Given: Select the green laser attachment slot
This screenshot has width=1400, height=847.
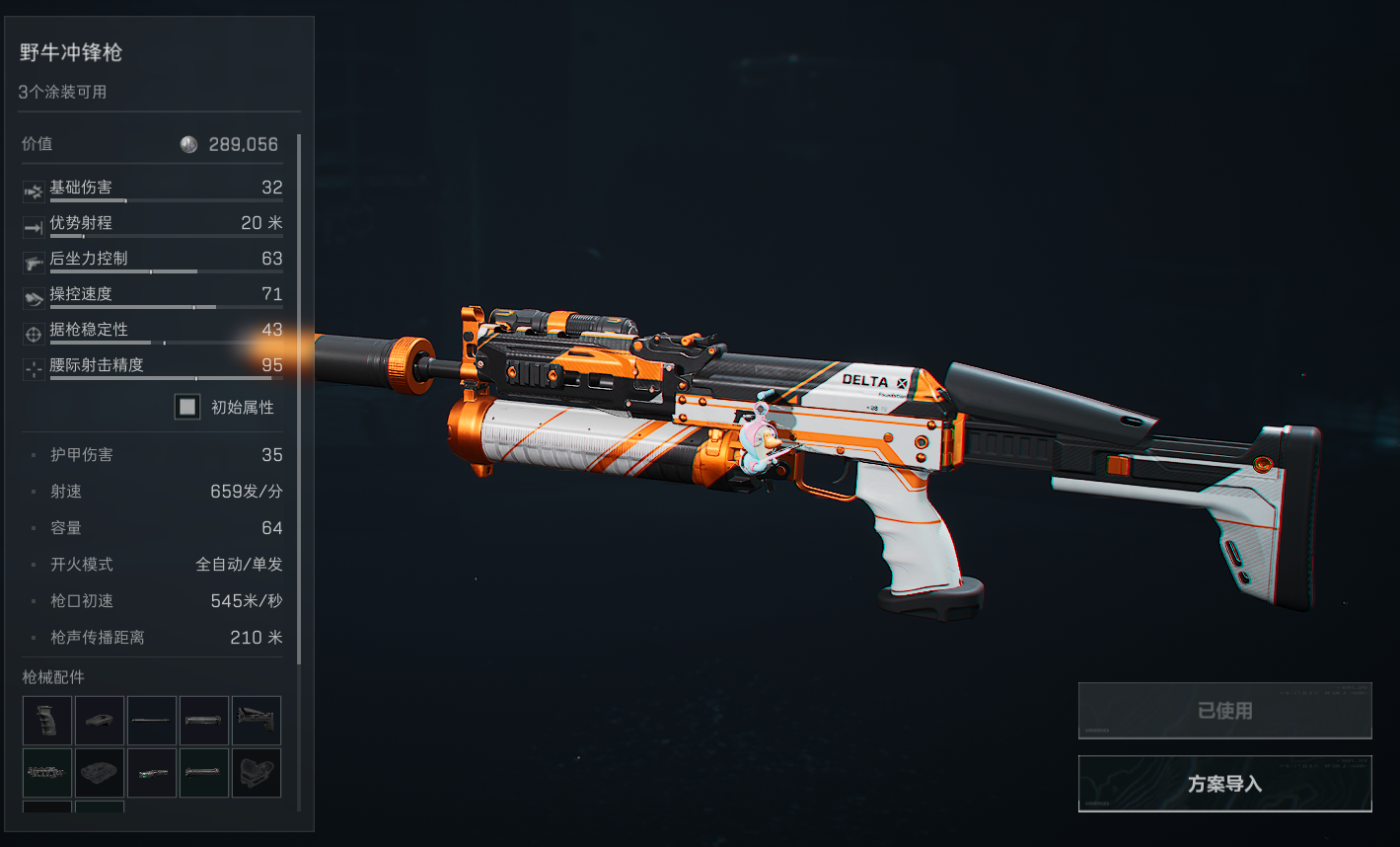Looking at the screenshot, I should pos(152,773).
